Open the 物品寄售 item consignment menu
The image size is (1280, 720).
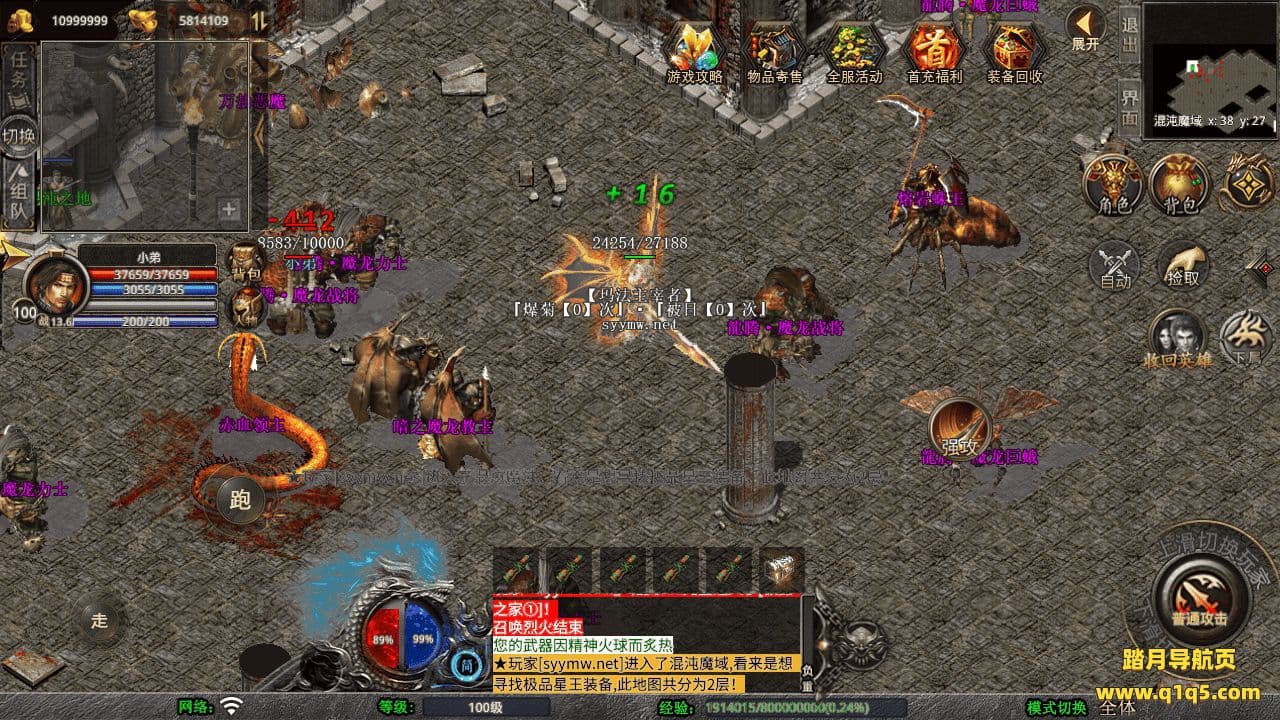pyautogui.click(x=775, y=50)
